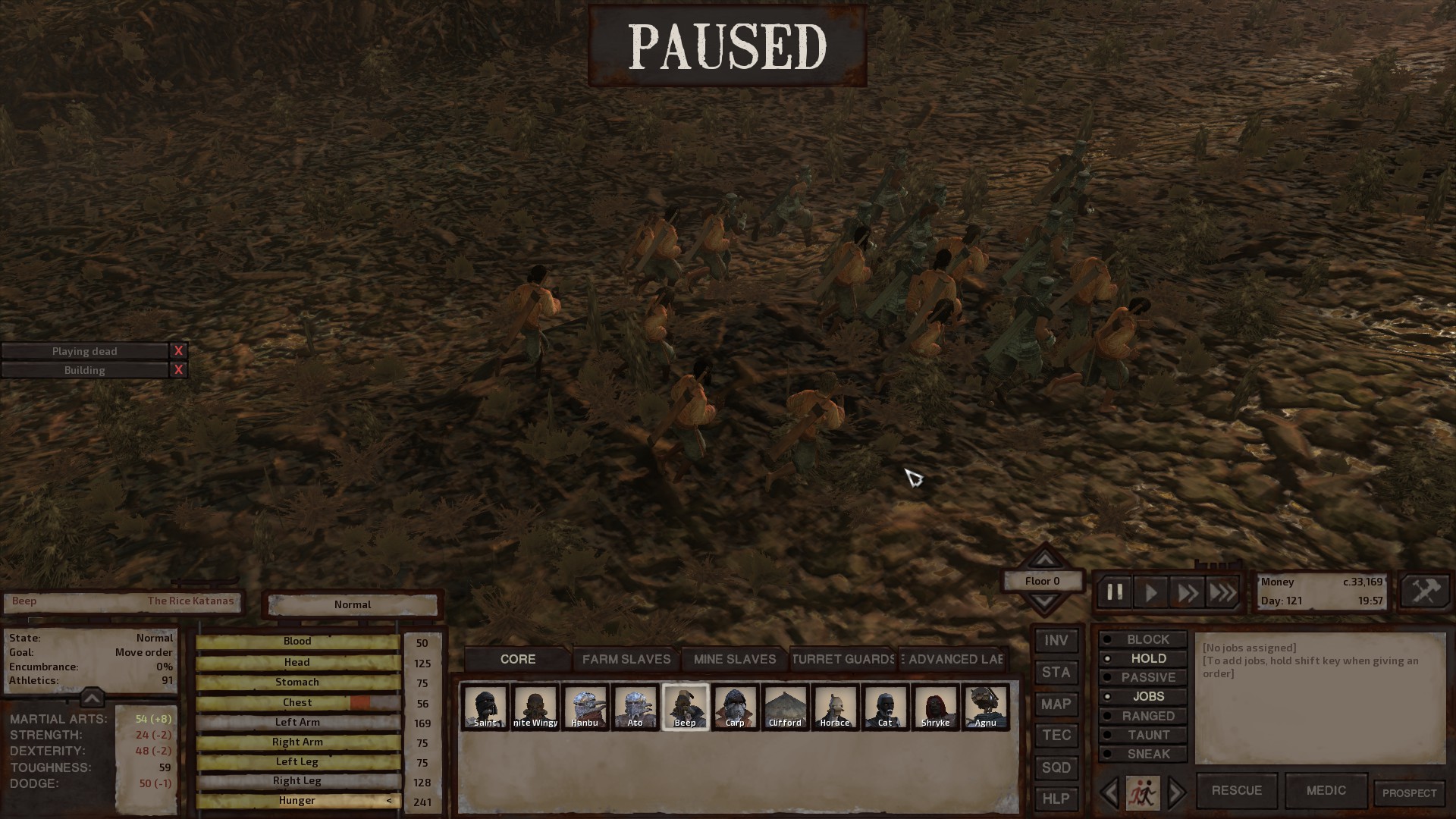Click Beep's Hunger bar

click(297, 800)
